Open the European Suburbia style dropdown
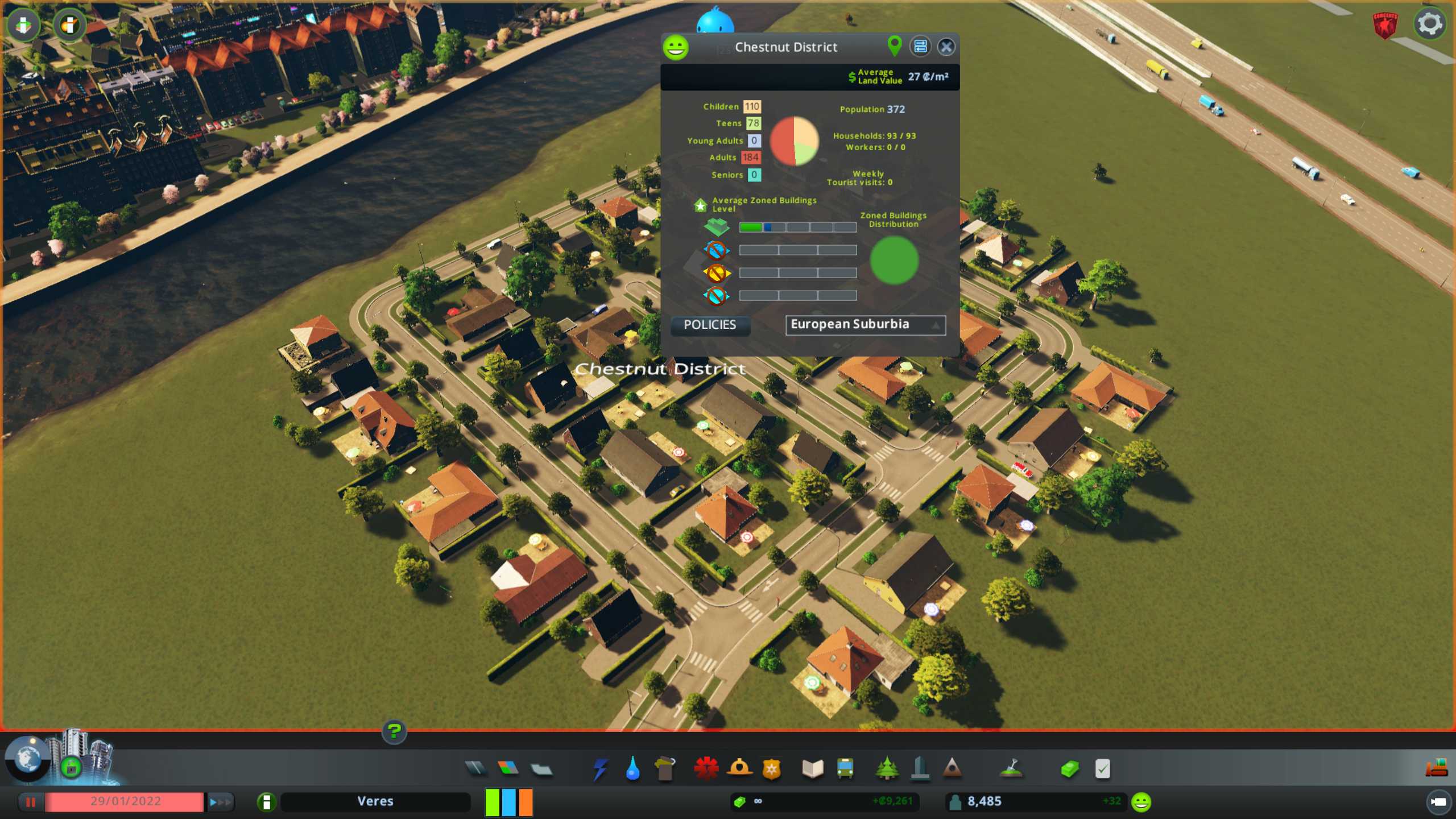Screen dimensions: 1456x819 coord(865,325)
